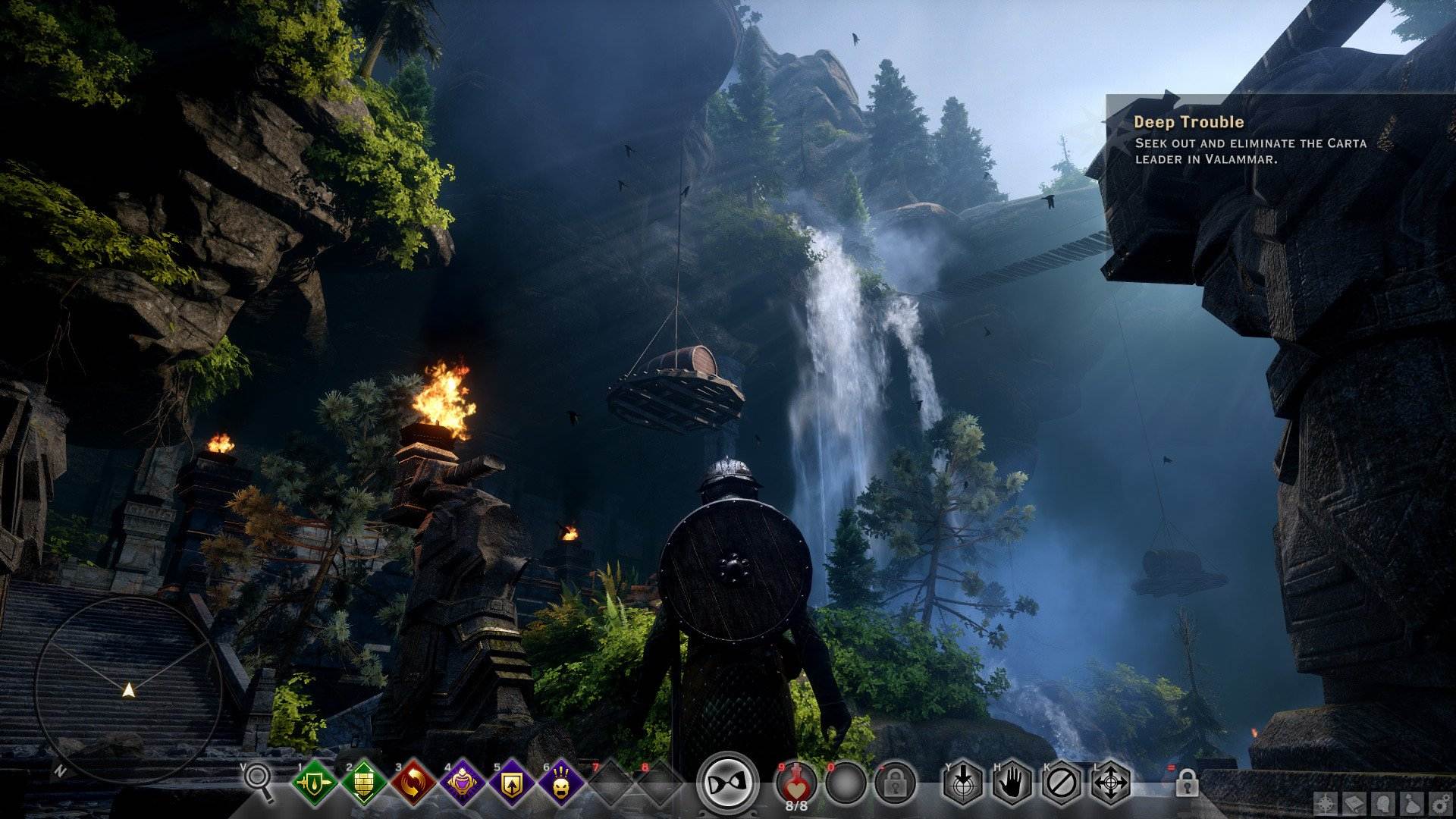Open the map compass icon
Viewport: 1456px width, 819px height.
click(x=1326, y=802)
